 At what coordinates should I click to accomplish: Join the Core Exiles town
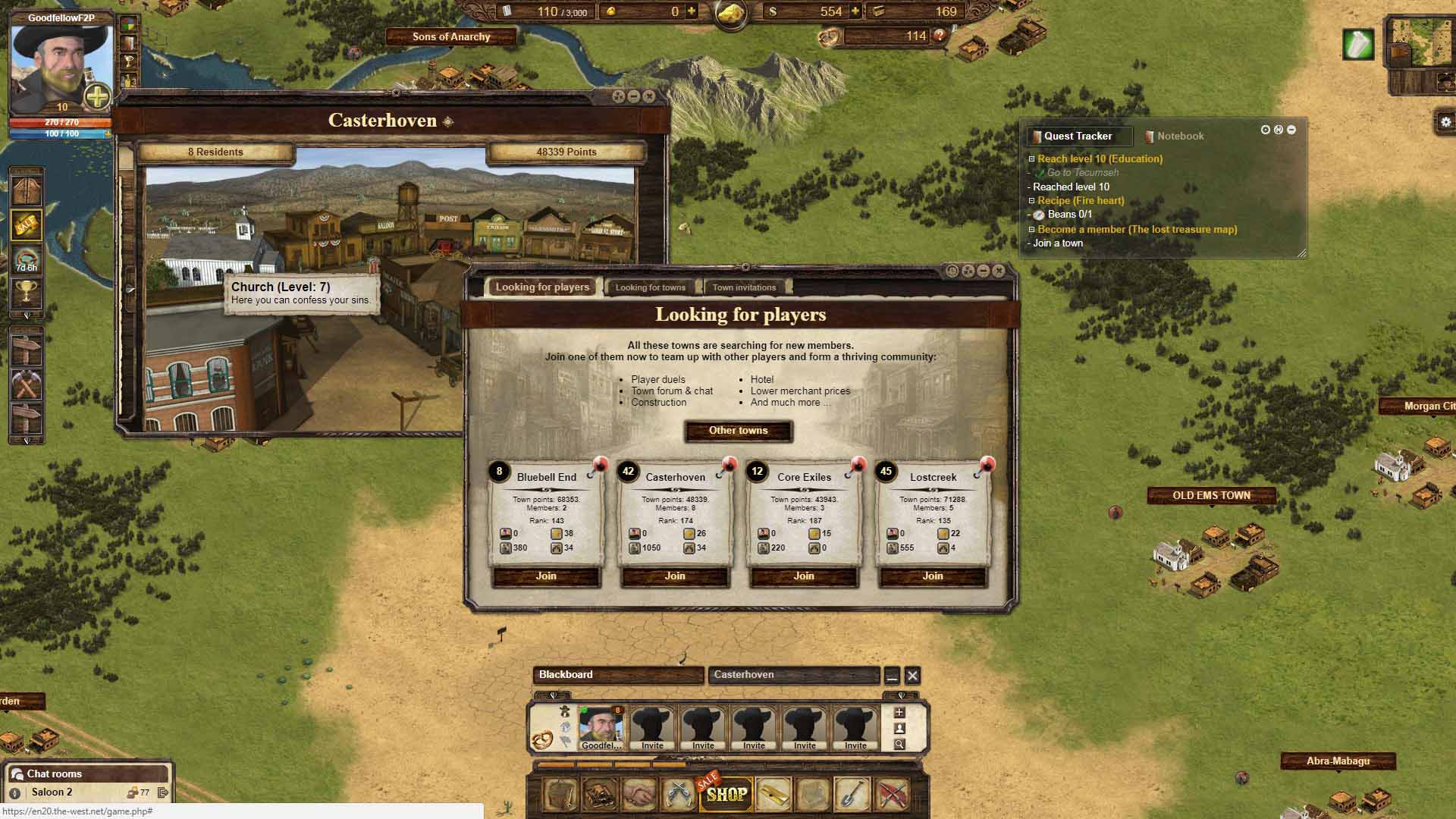[804, 576]
